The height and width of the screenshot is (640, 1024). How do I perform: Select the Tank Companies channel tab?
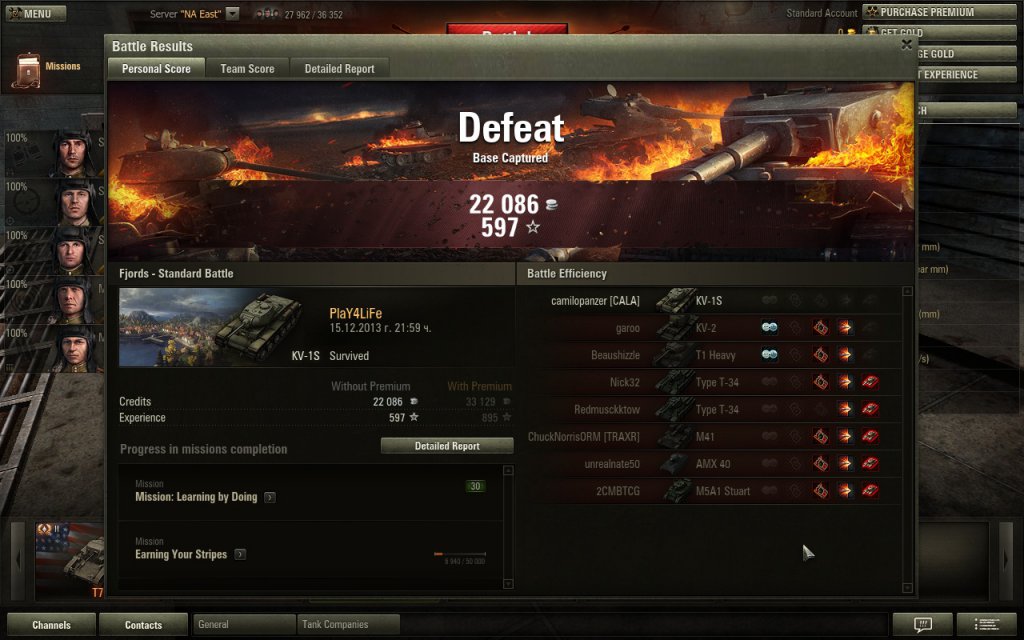(x=348, y=625)
